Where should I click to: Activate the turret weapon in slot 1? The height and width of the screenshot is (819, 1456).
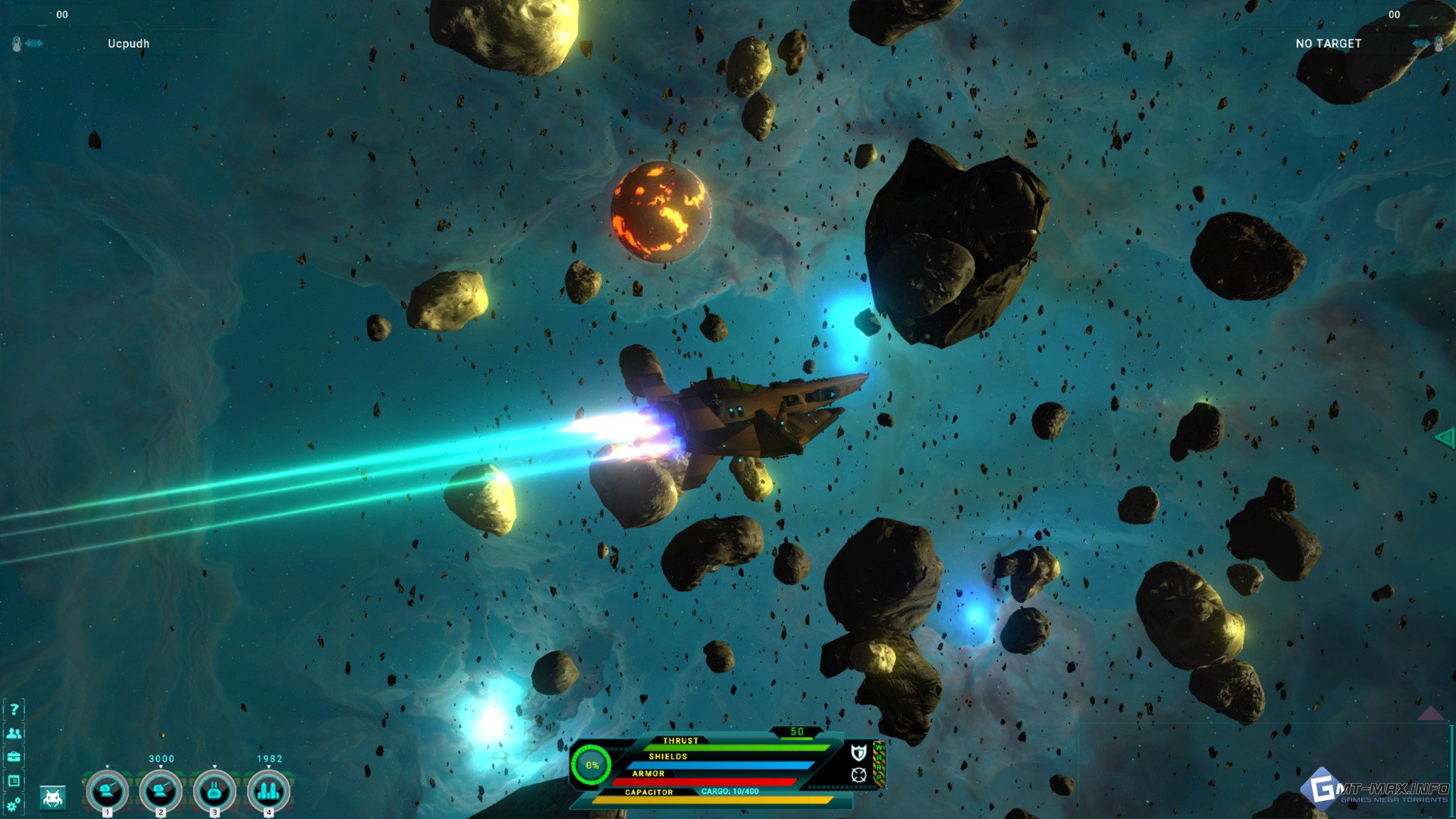[107, 791]
